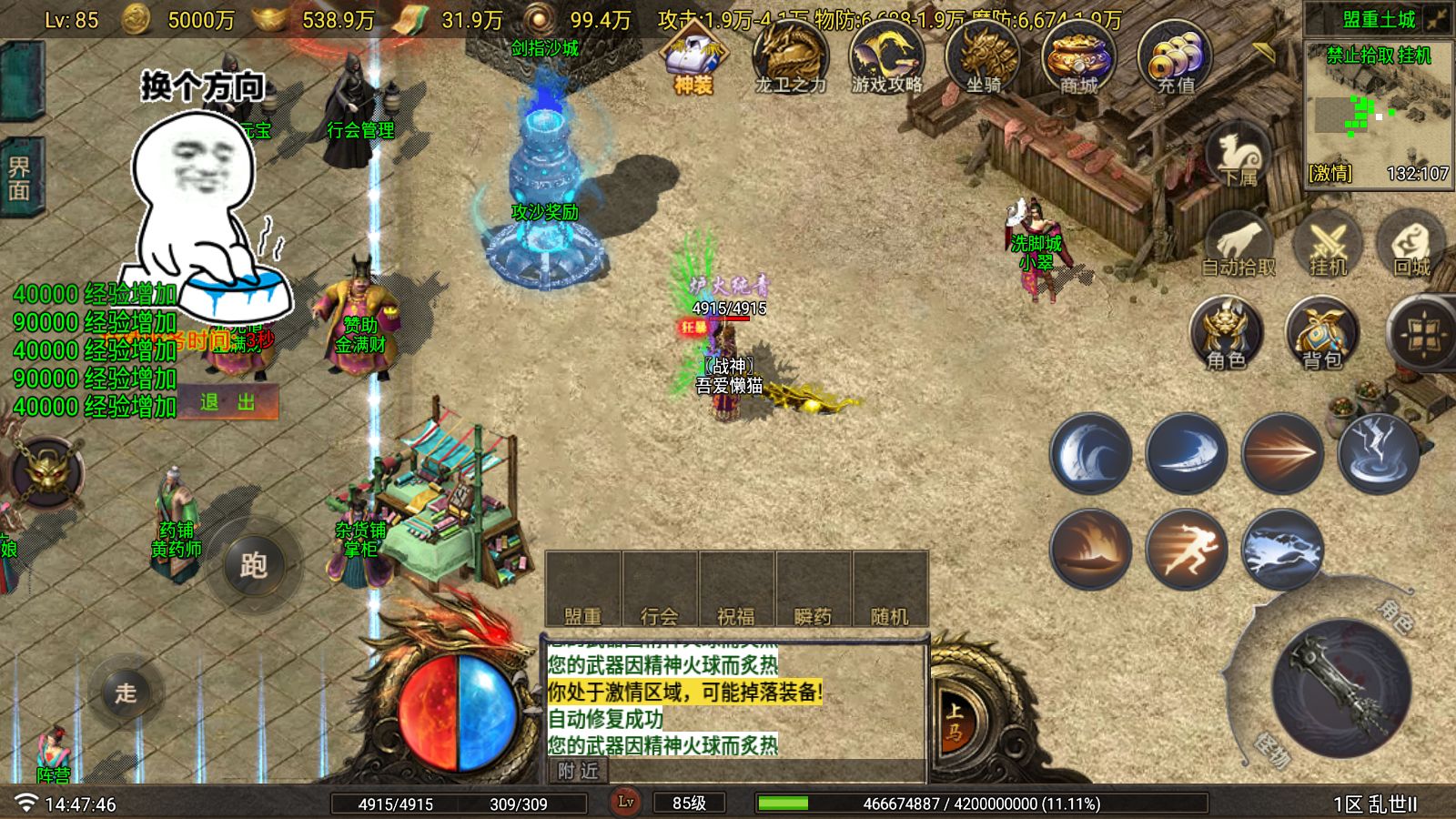Open the 游戏攻略 game guide

point(886,58)
